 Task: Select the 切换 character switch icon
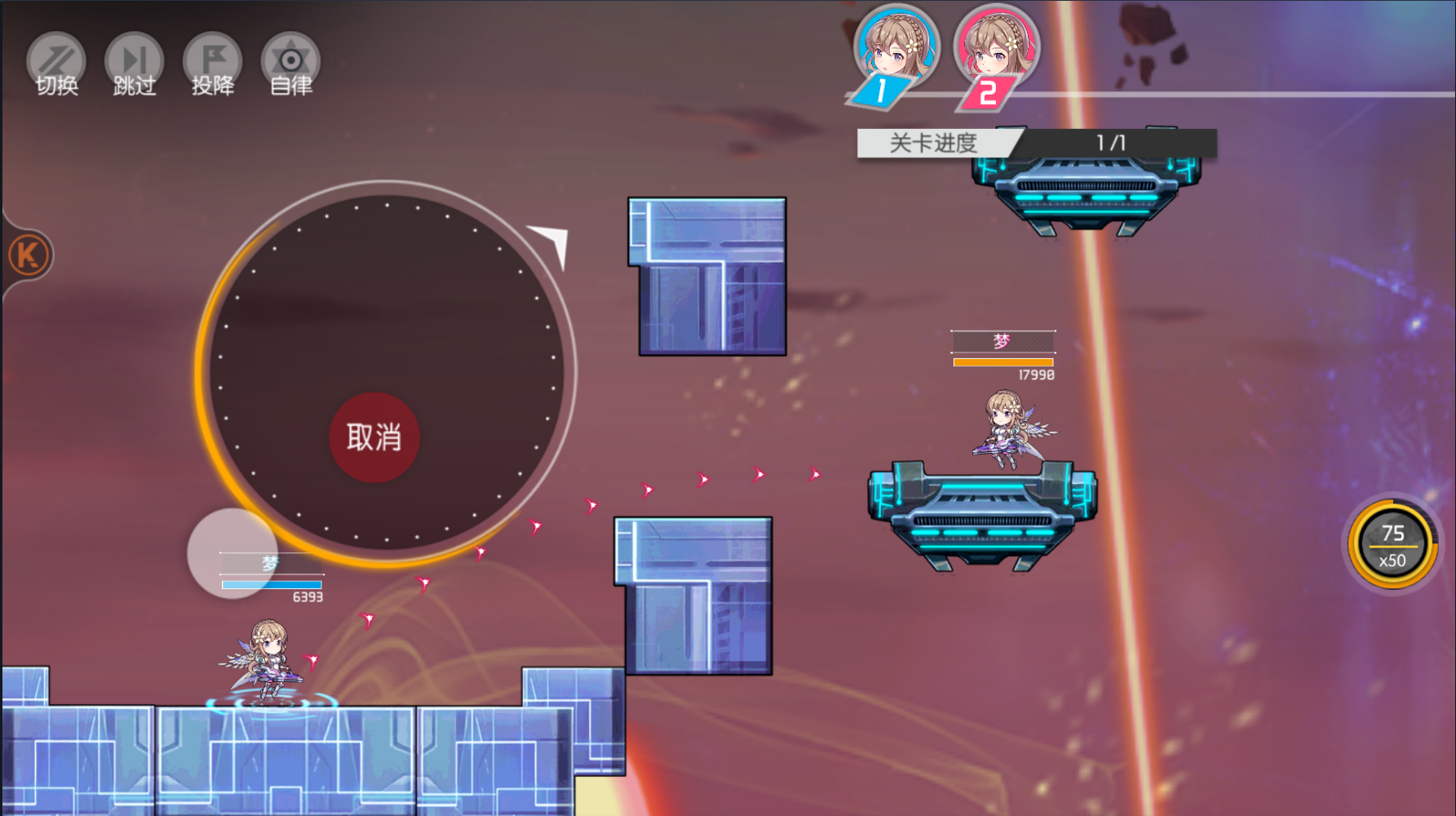point(55,59)
